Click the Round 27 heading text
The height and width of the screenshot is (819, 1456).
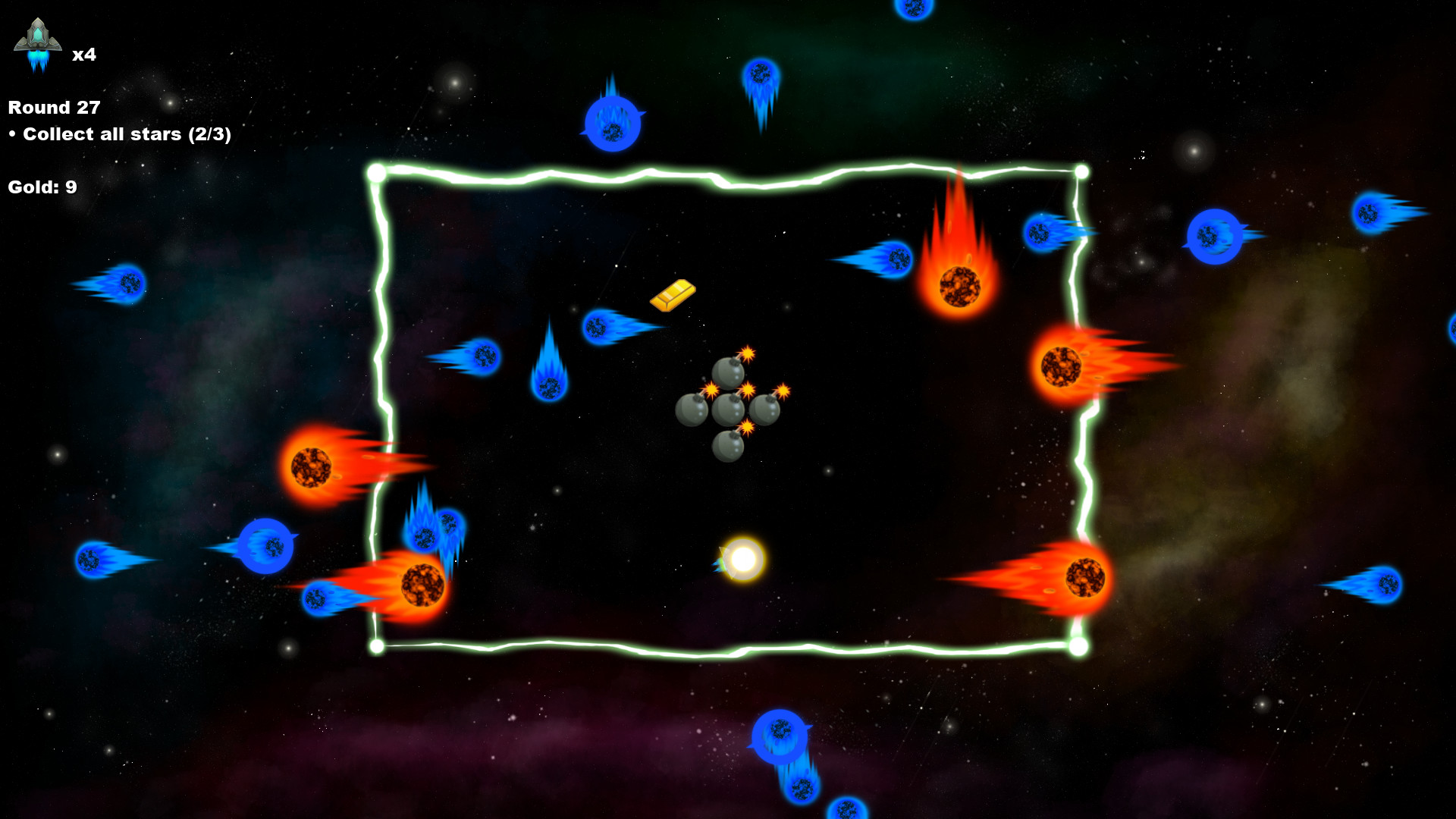(53, 107)
